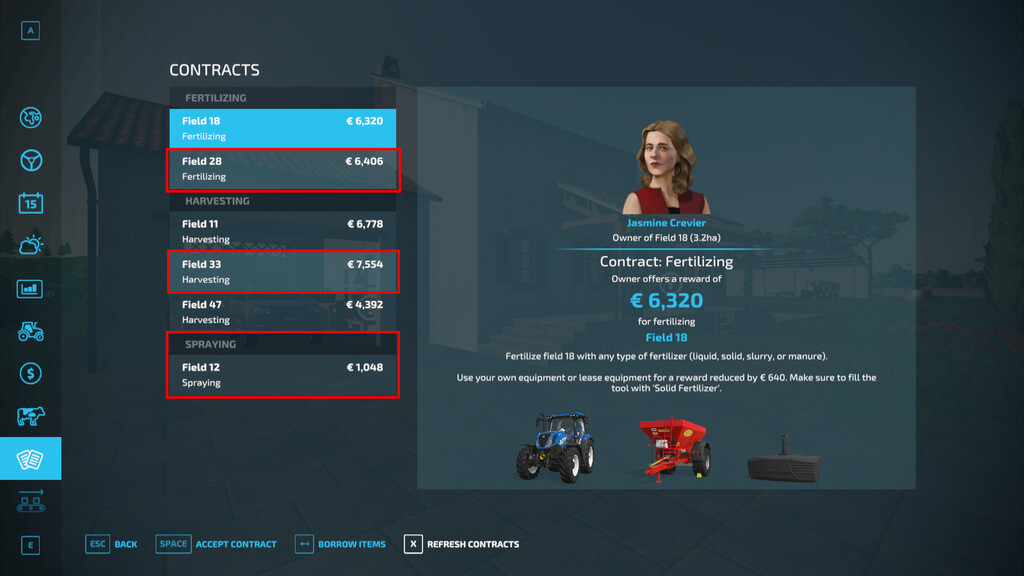
Task: Show the weather forecast tab
Action: pyautogui.click(x=31, y=244)
